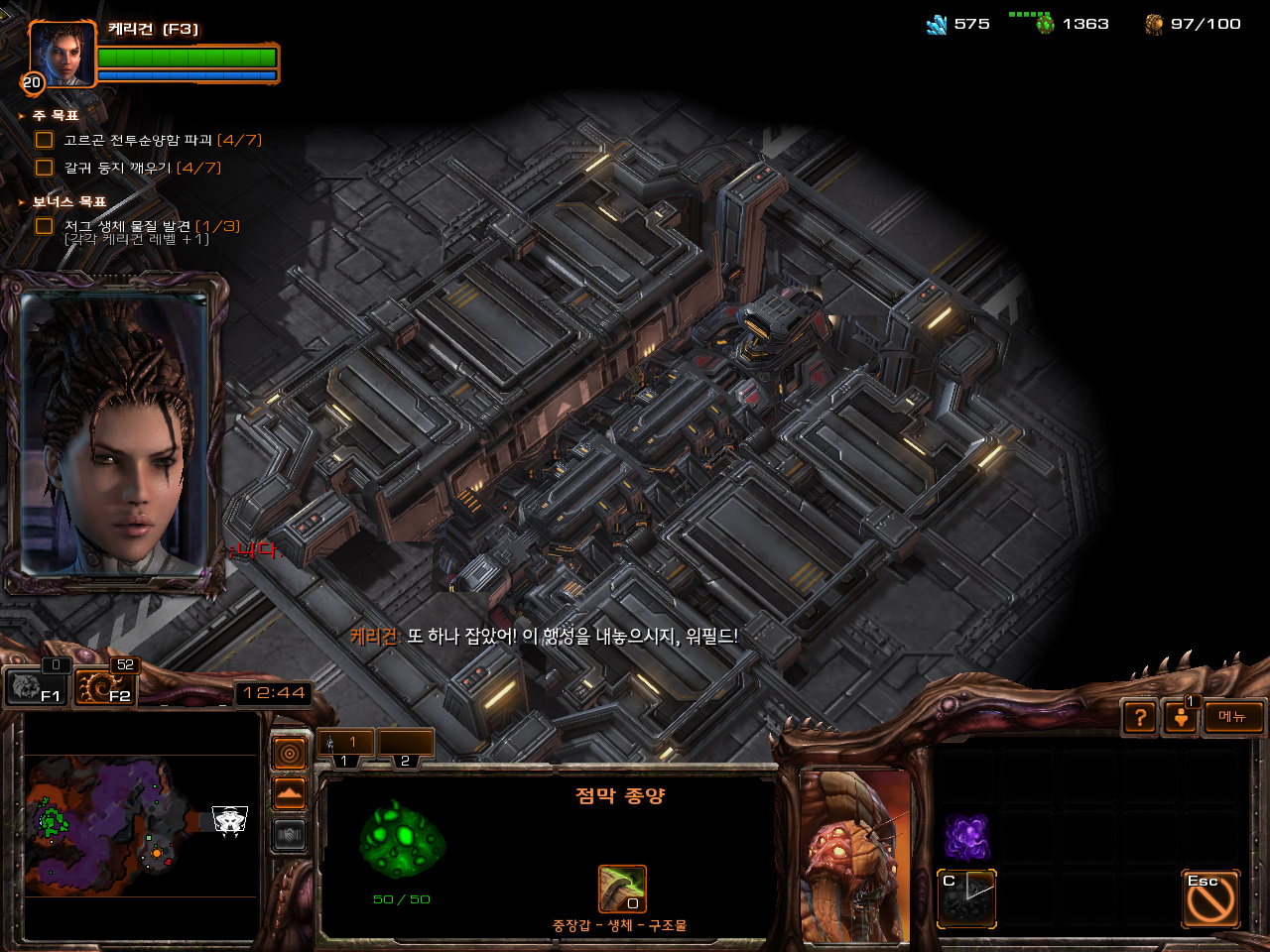This screenshot has height=952, width=1270.
Task: Click the handshake button beside the minimap
Action: pyautogui.click(x=290, y=835)
